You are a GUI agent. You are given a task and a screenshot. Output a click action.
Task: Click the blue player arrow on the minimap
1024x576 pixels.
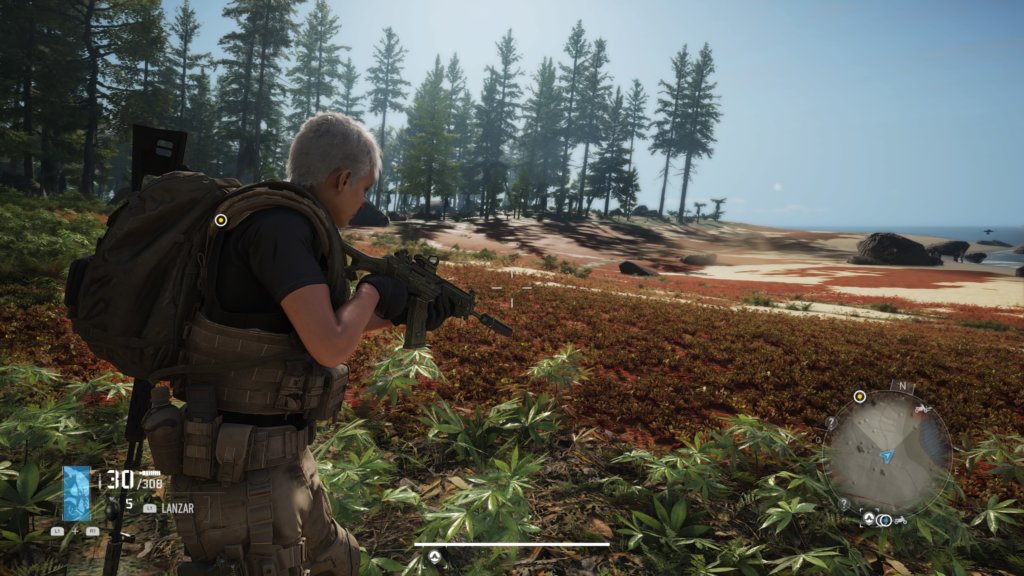[887, 456]
